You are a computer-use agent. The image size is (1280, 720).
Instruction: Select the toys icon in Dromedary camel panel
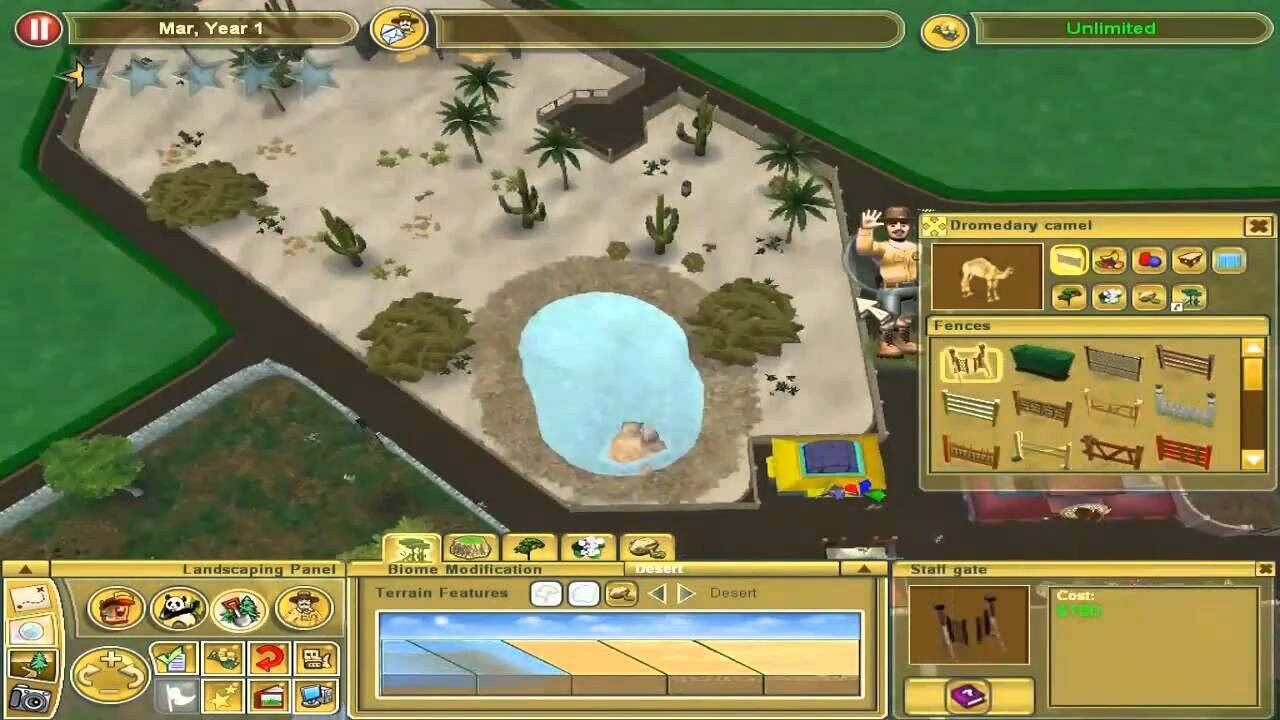tap(1149, 259)
